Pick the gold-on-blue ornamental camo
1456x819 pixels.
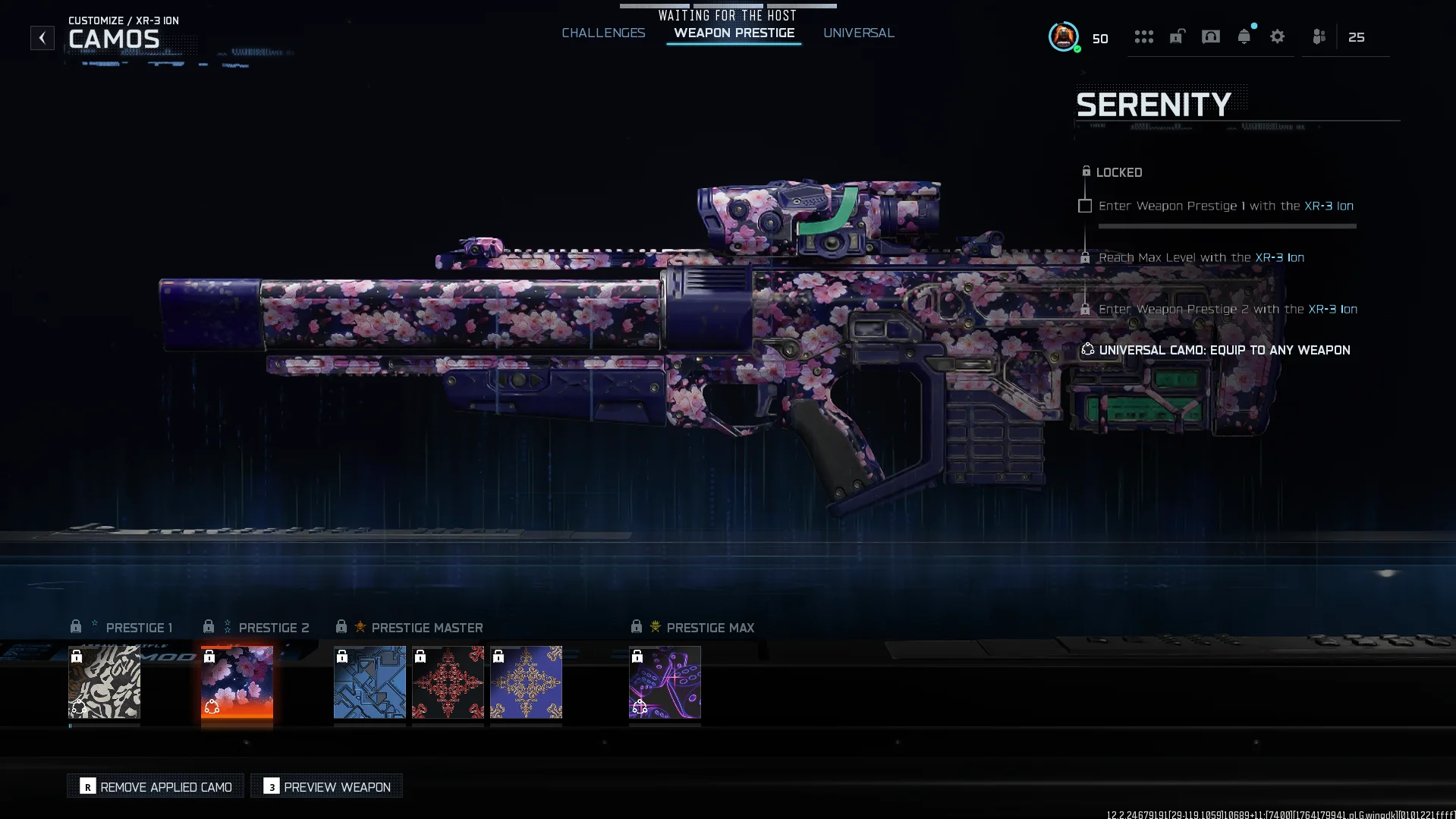coord(526,682)
